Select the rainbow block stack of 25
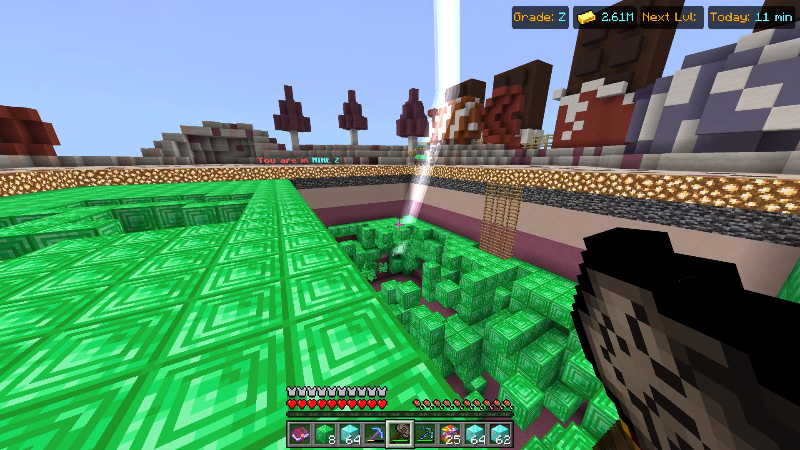The image size is (800, 450). pyautogui.click(x=451, y=434)
